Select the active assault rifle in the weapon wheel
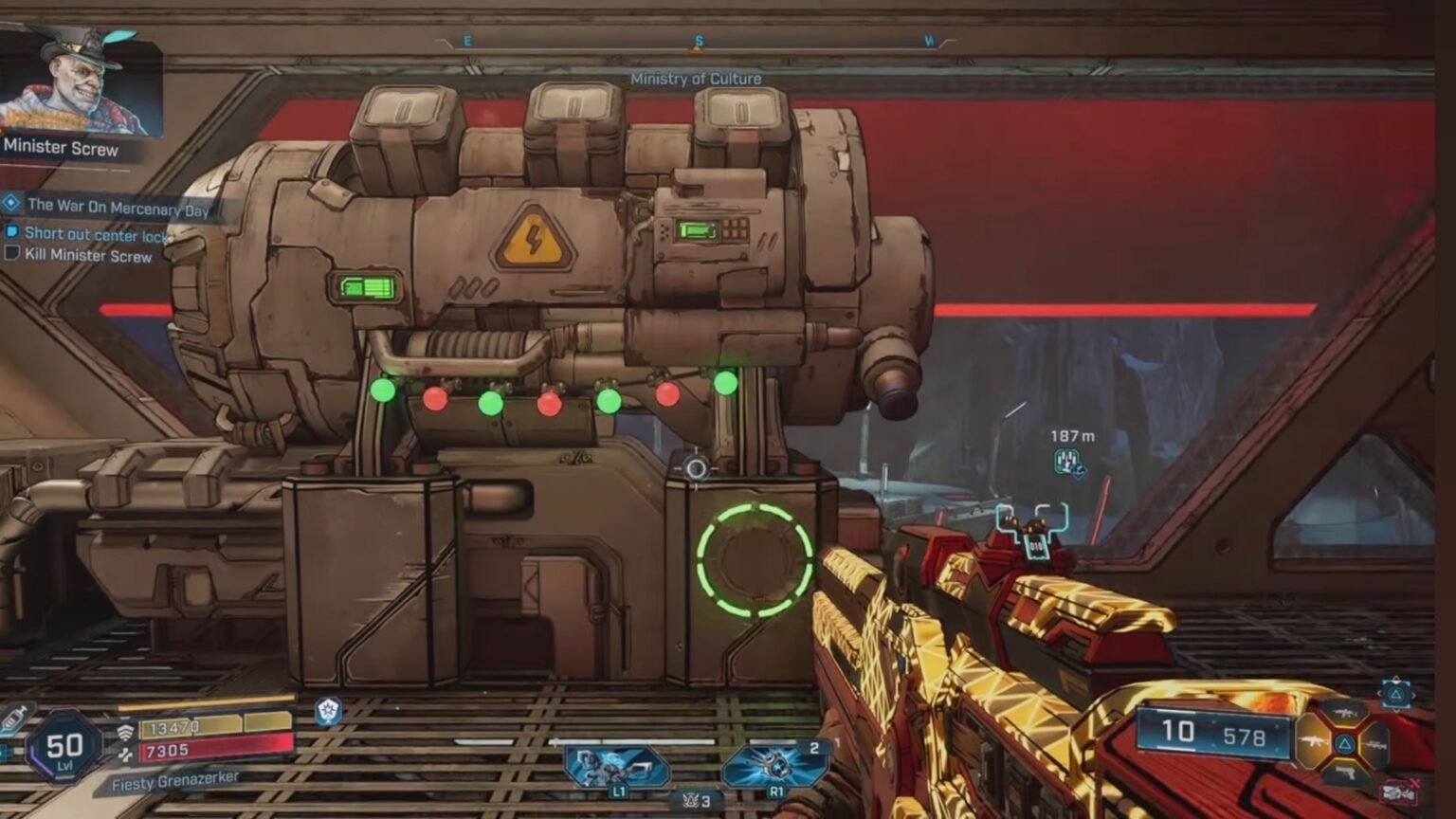 tap(1312, 741)
